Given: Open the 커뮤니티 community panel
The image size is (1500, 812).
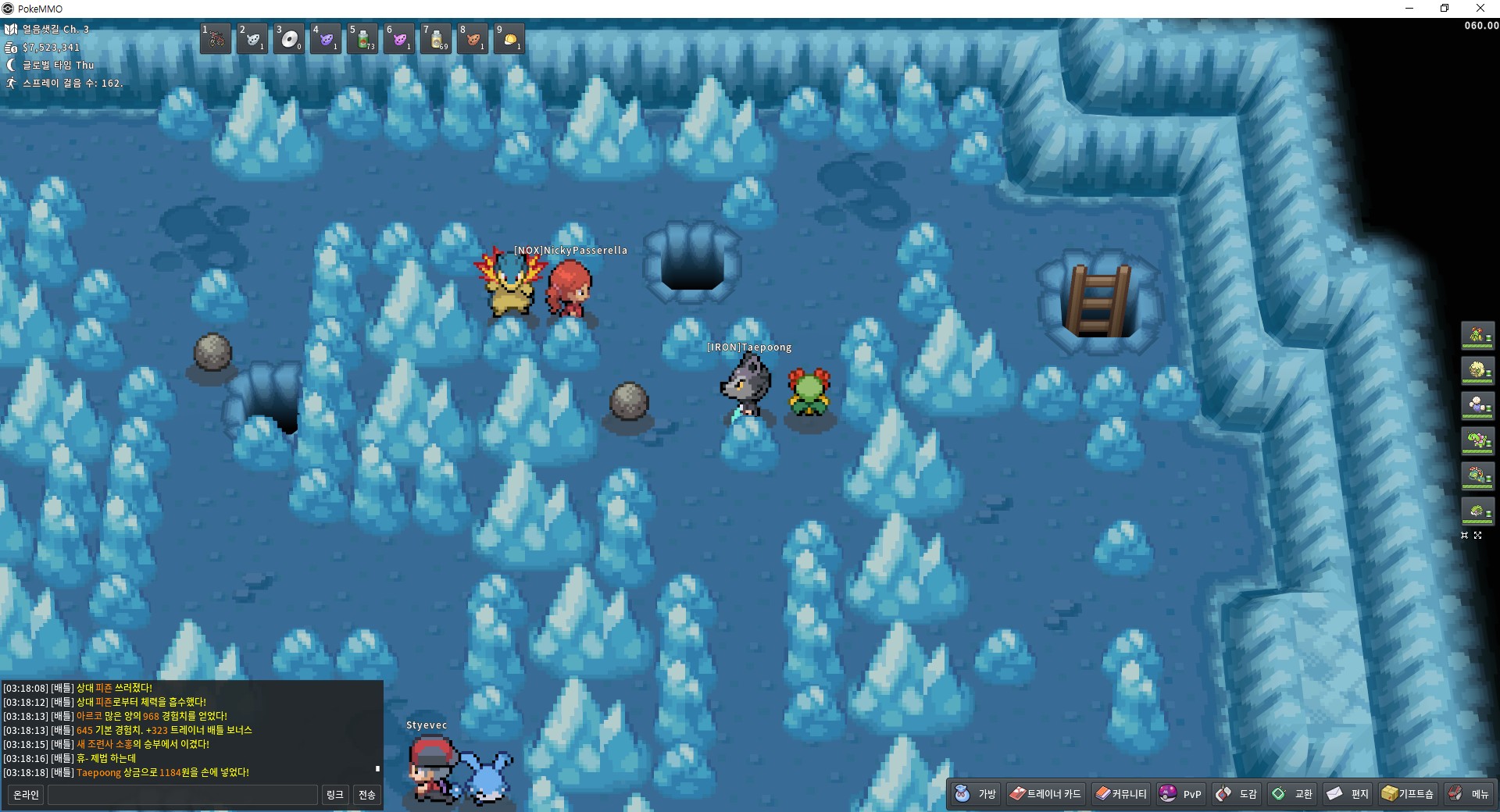Looking at the screenshot, I should 1121,794.
